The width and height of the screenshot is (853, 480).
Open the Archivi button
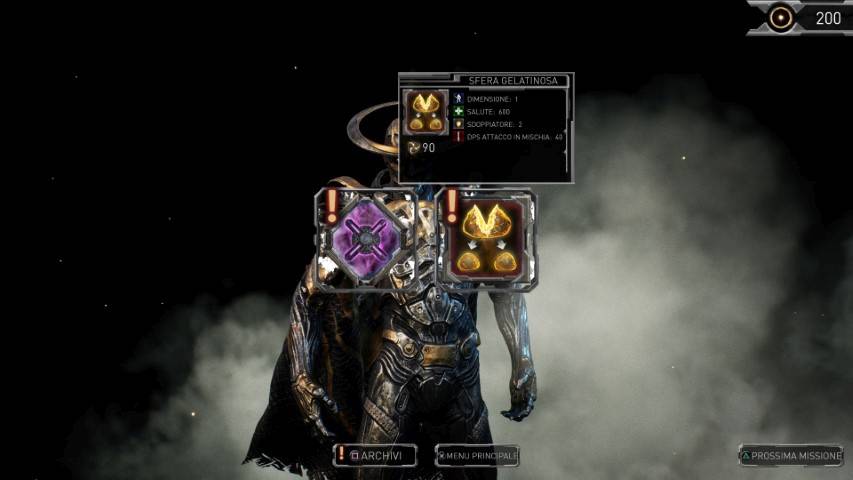(376, 456)
